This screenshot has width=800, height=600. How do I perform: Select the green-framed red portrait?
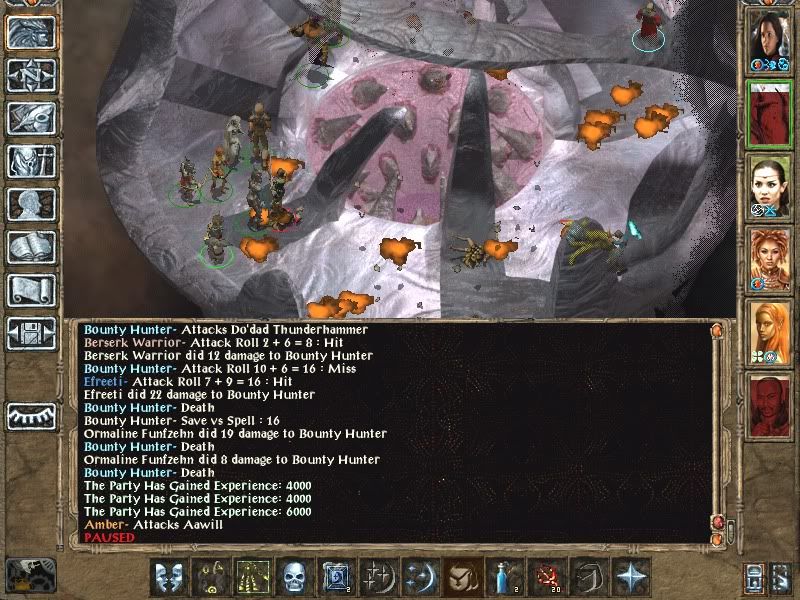click(770, 113)
